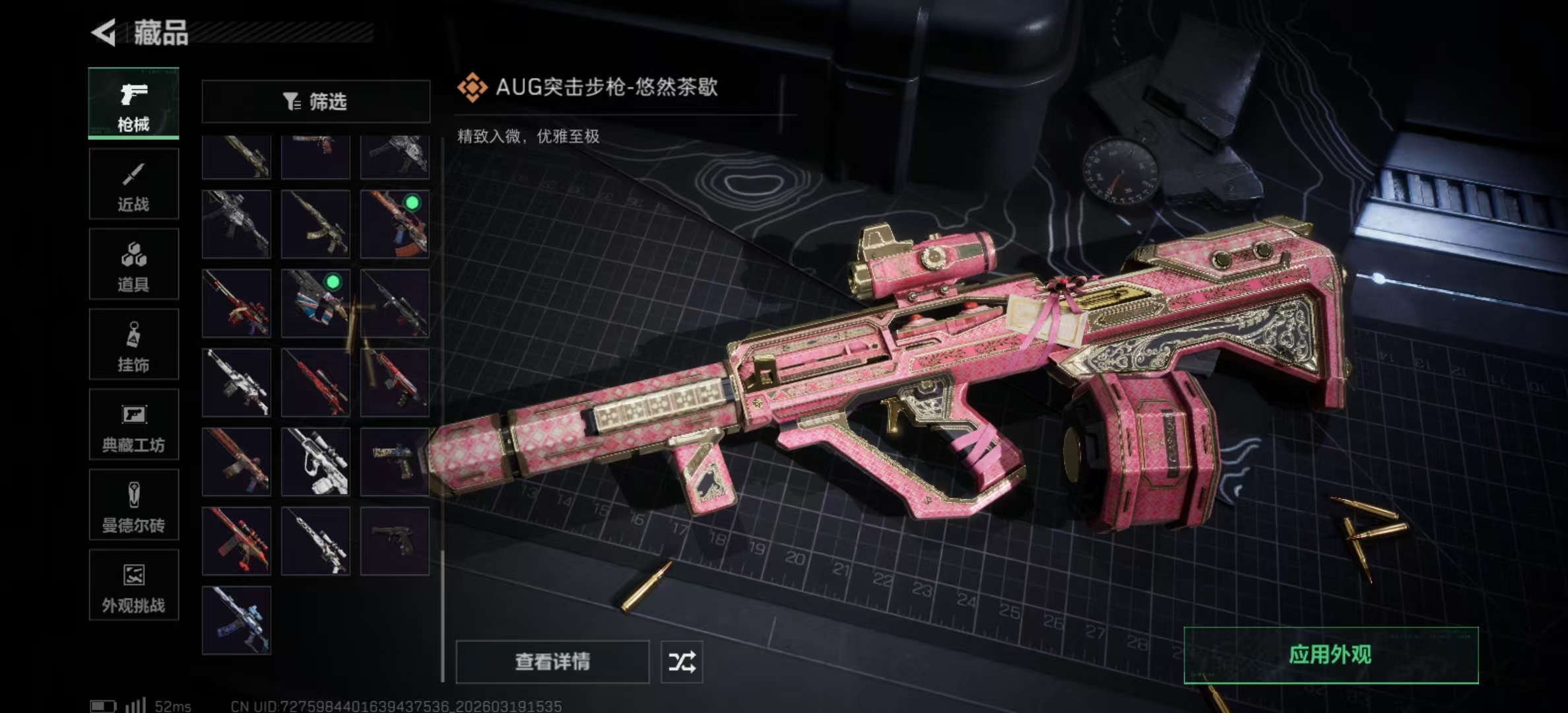Viewport: 1568px width, 713px height.
Task: Click the shuffle appearance icon beside 查看详情
Action: point(683,662)
